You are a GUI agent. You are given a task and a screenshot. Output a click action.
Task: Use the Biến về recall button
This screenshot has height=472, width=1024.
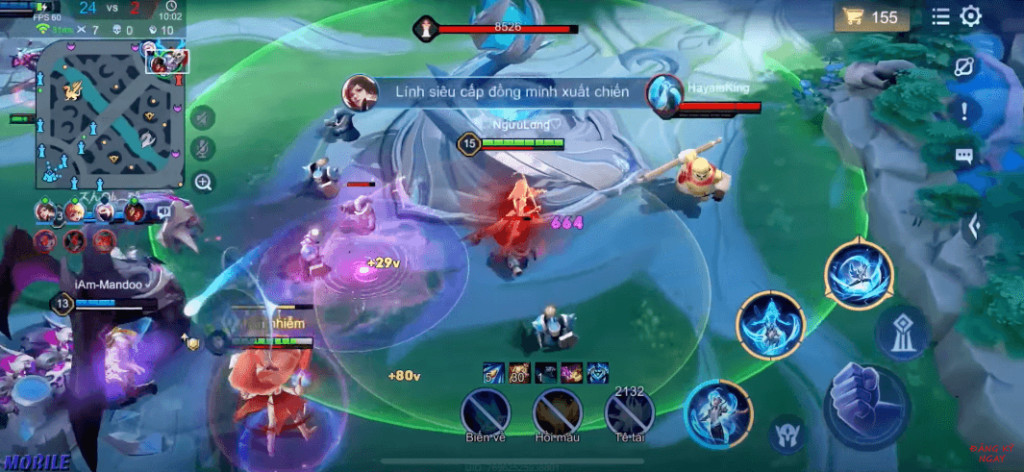coord(486,411)
